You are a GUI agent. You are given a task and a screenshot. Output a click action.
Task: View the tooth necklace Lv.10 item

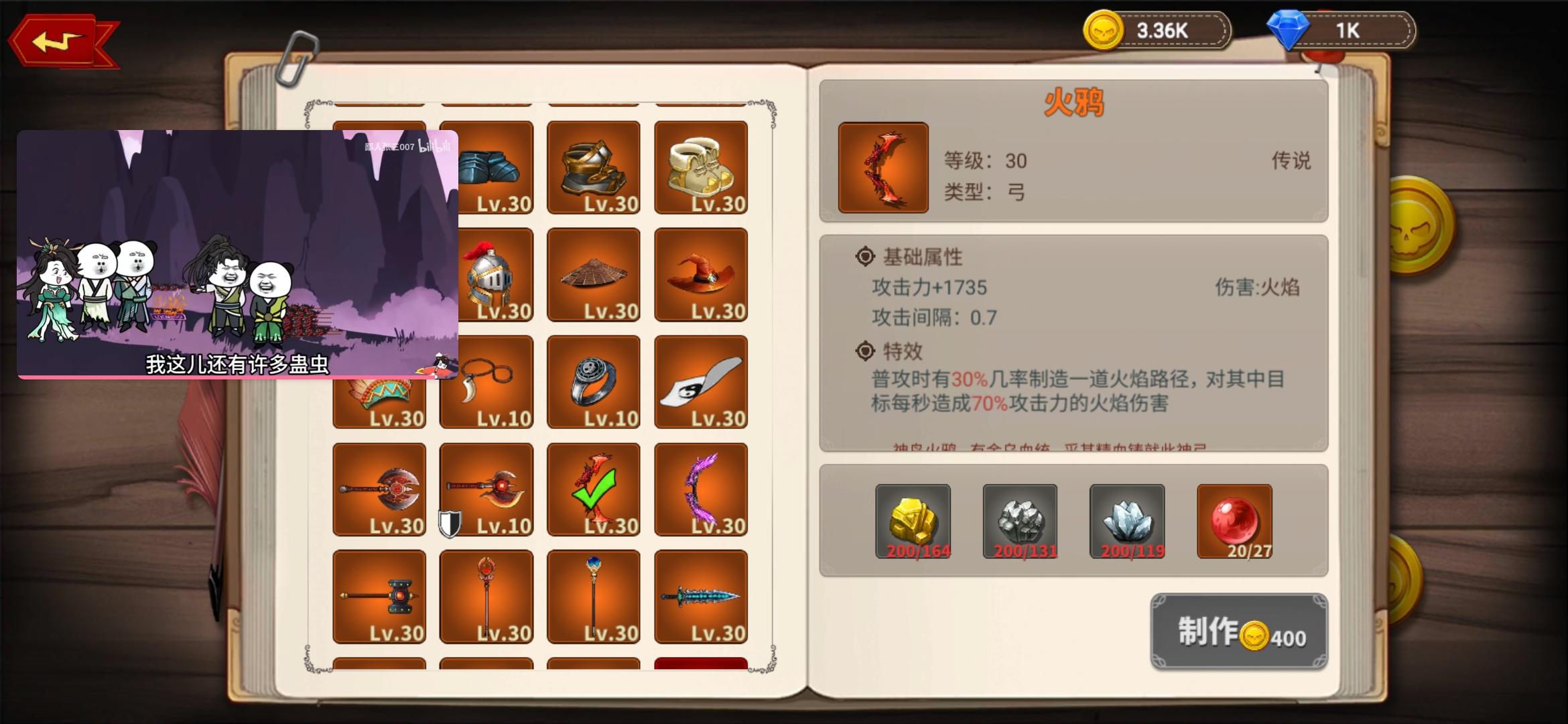pos(486,382)
